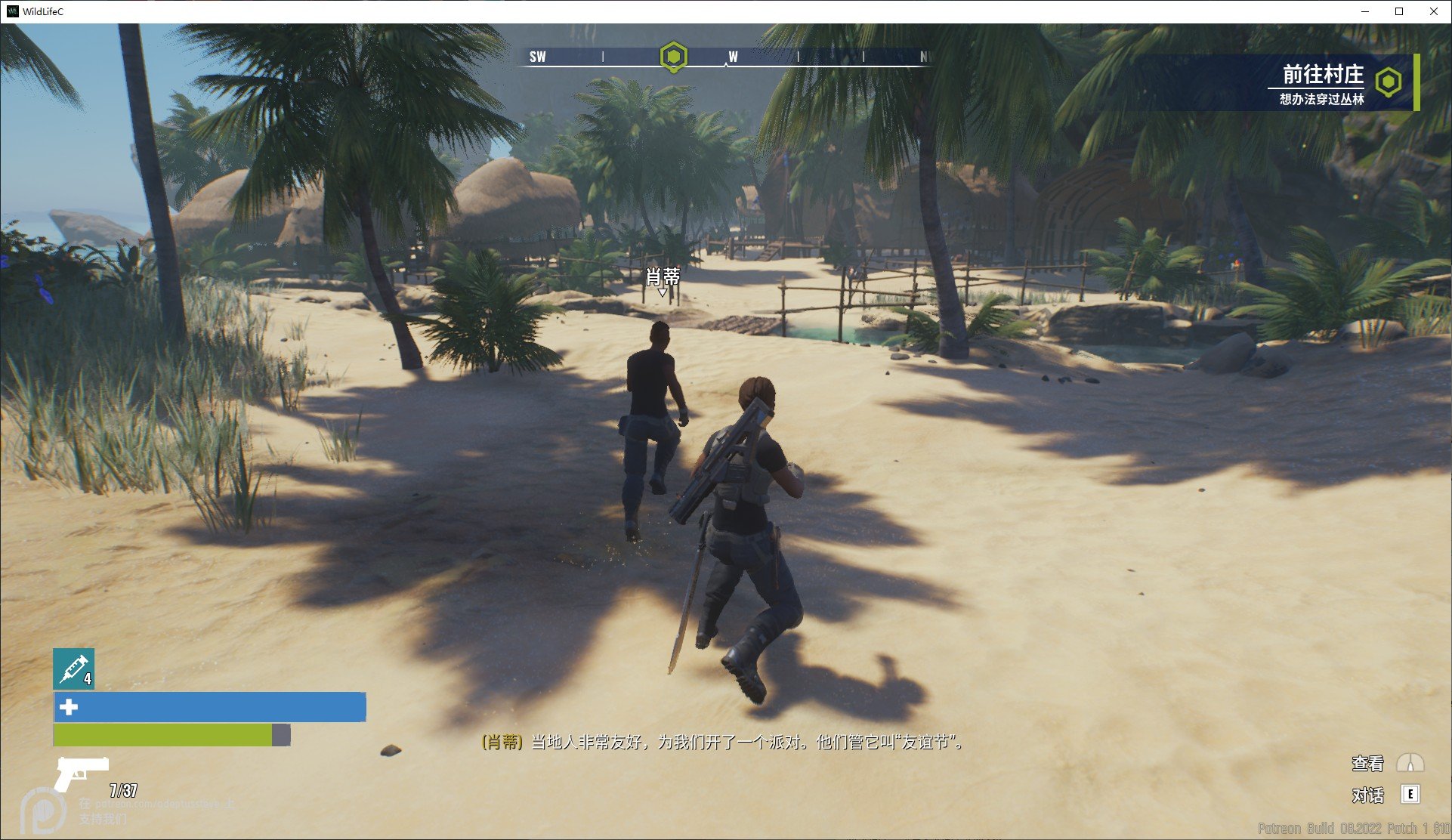Minimize the WildLifeC window

point(1365,11)
